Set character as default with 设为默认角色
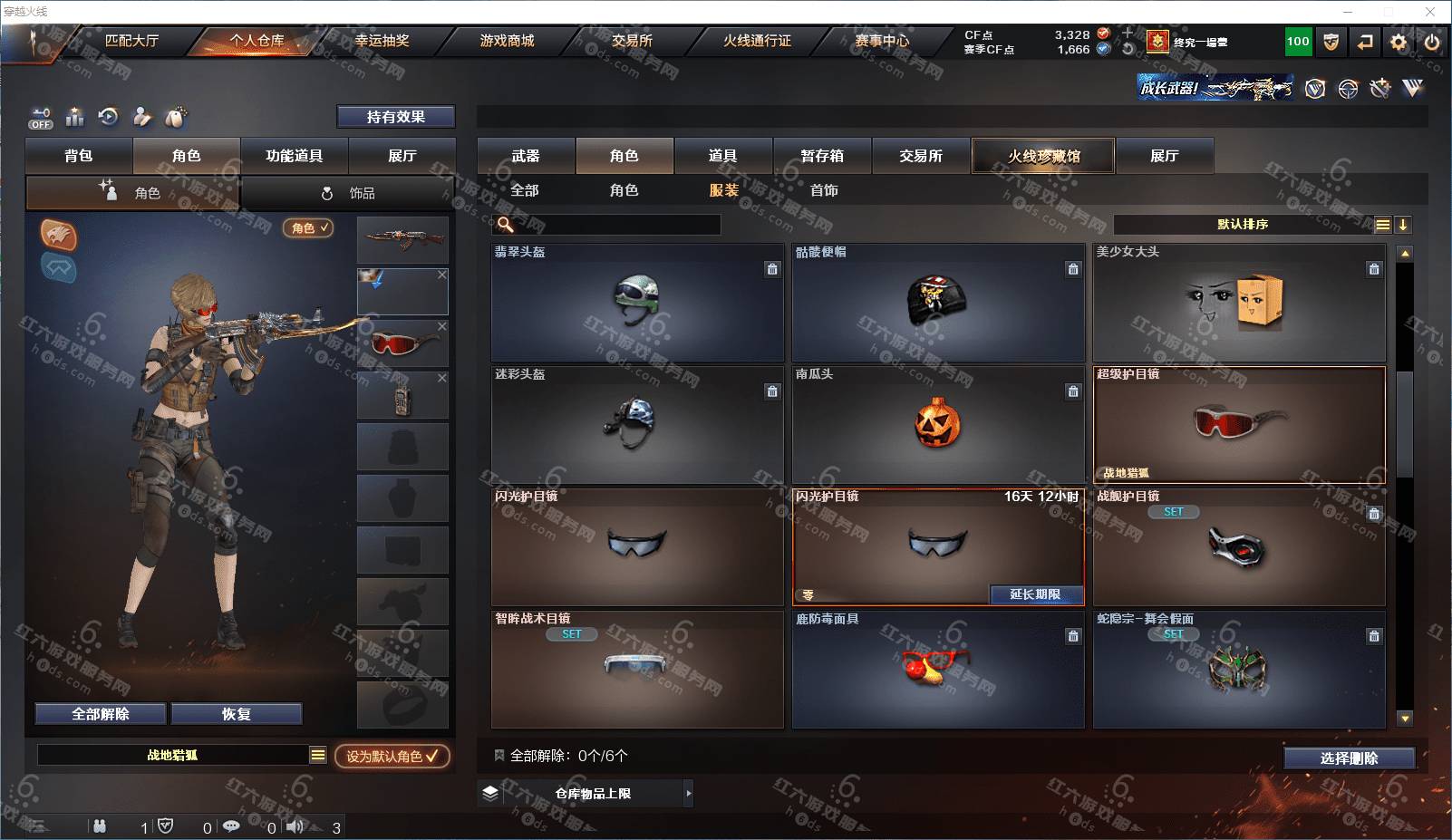The height and width of the screenshot is (840, 1452). (392, 756)
